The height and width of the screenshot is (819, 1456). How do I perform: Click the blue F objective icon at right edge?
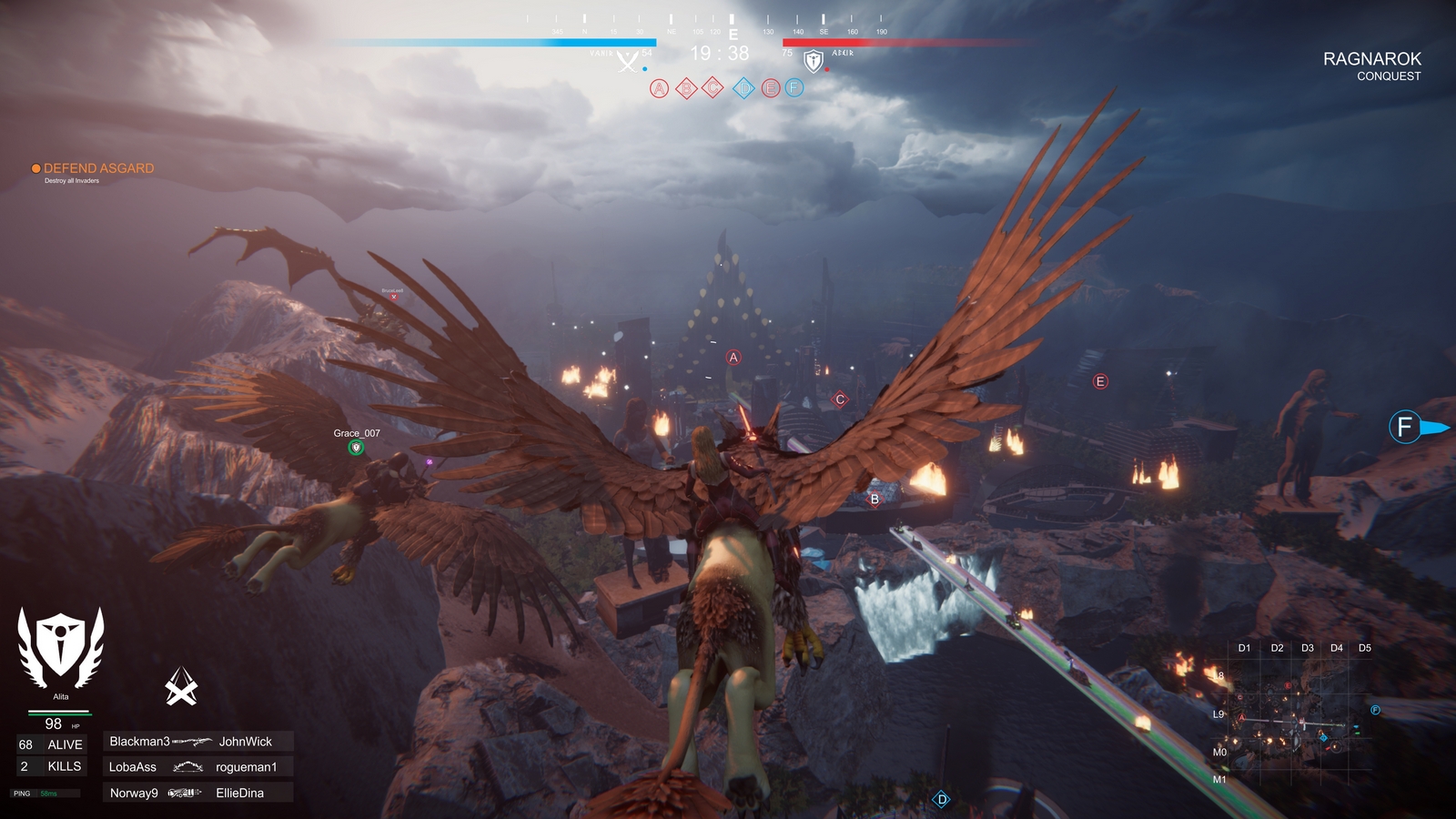(1404, 426)
